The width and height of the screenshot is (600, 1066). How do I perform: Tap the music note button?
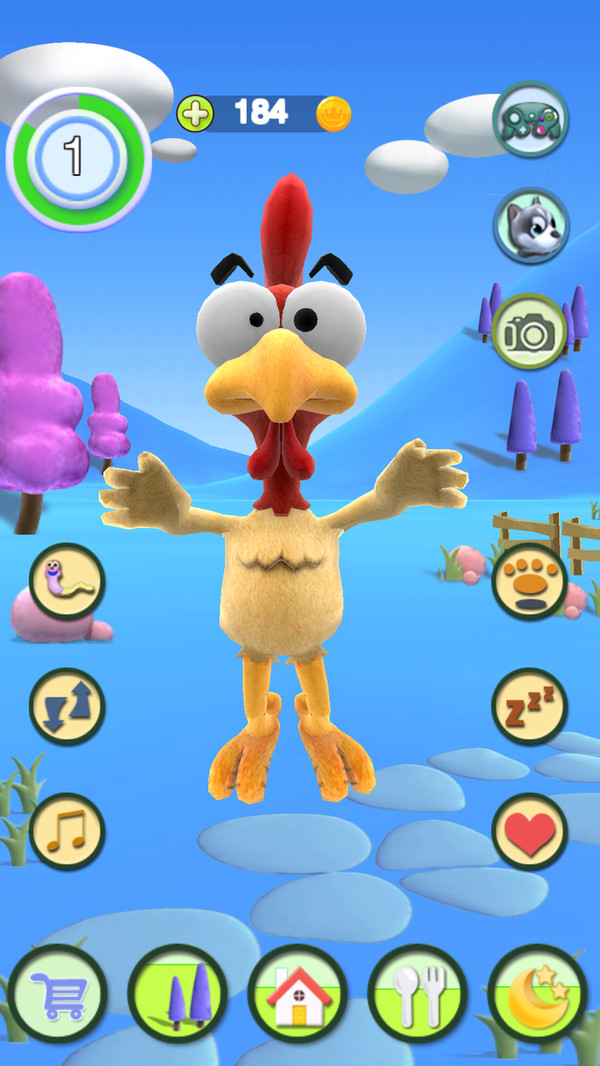67,829
